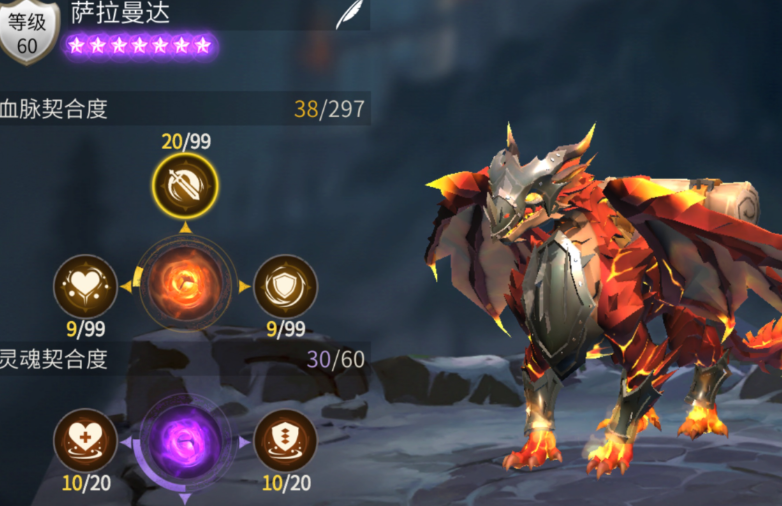The image size is (782, 506).
Task: Choose the heart bloodline node
Action: [x=85, y=287]
